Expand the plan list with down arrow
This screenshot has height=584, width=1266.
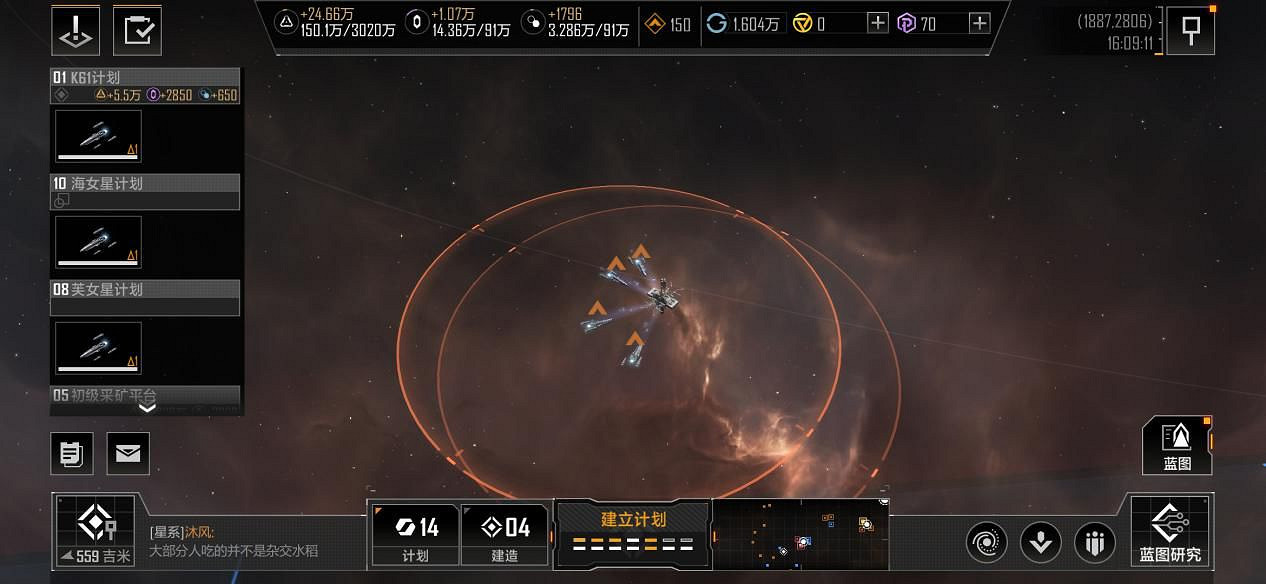click(147, 408)
